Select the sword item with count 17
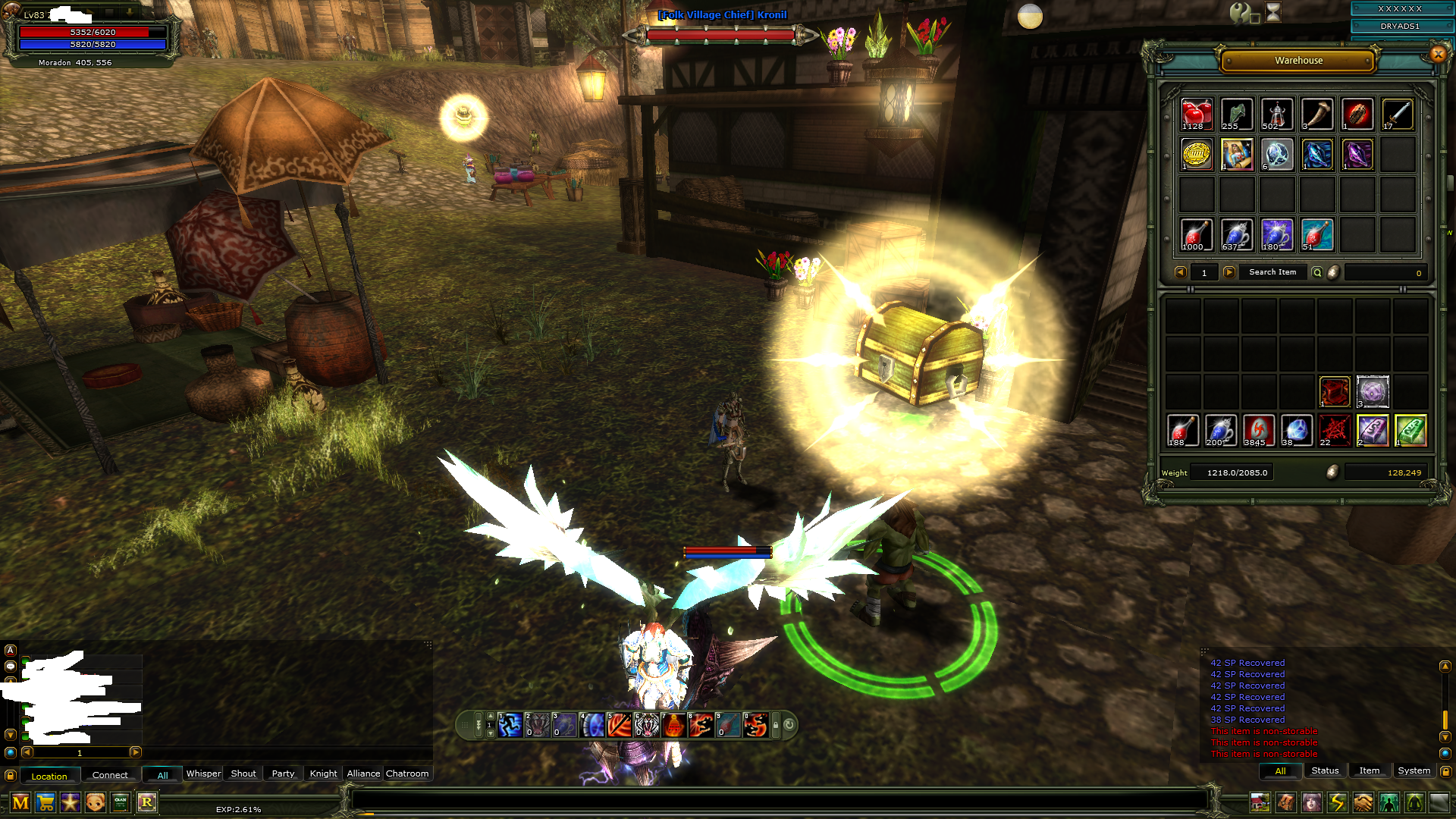The image size is (1456, 819). [1398, 115]
